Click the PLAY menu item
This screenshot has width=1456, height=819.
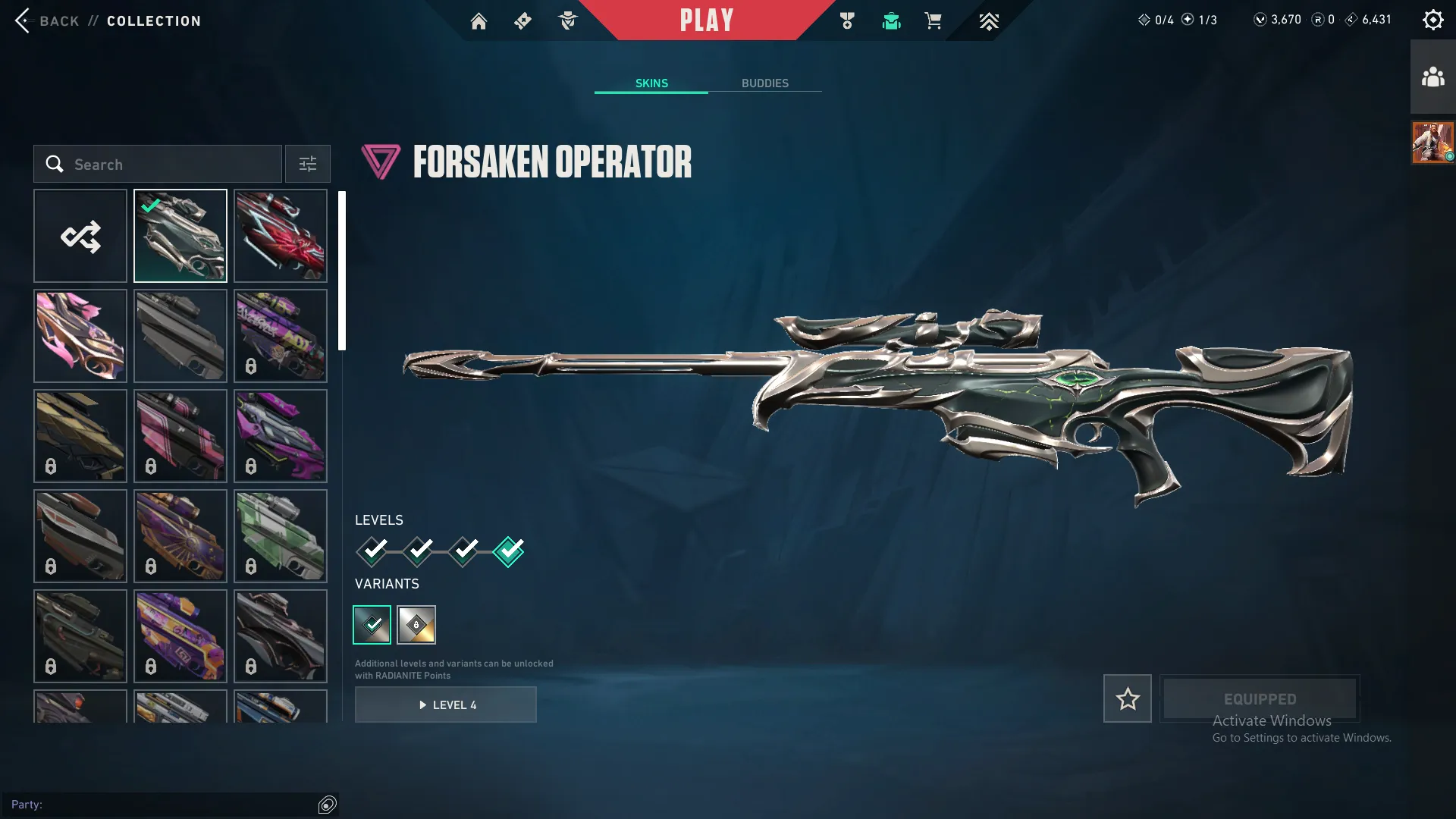pyautogui.click(x=708, y=20)
